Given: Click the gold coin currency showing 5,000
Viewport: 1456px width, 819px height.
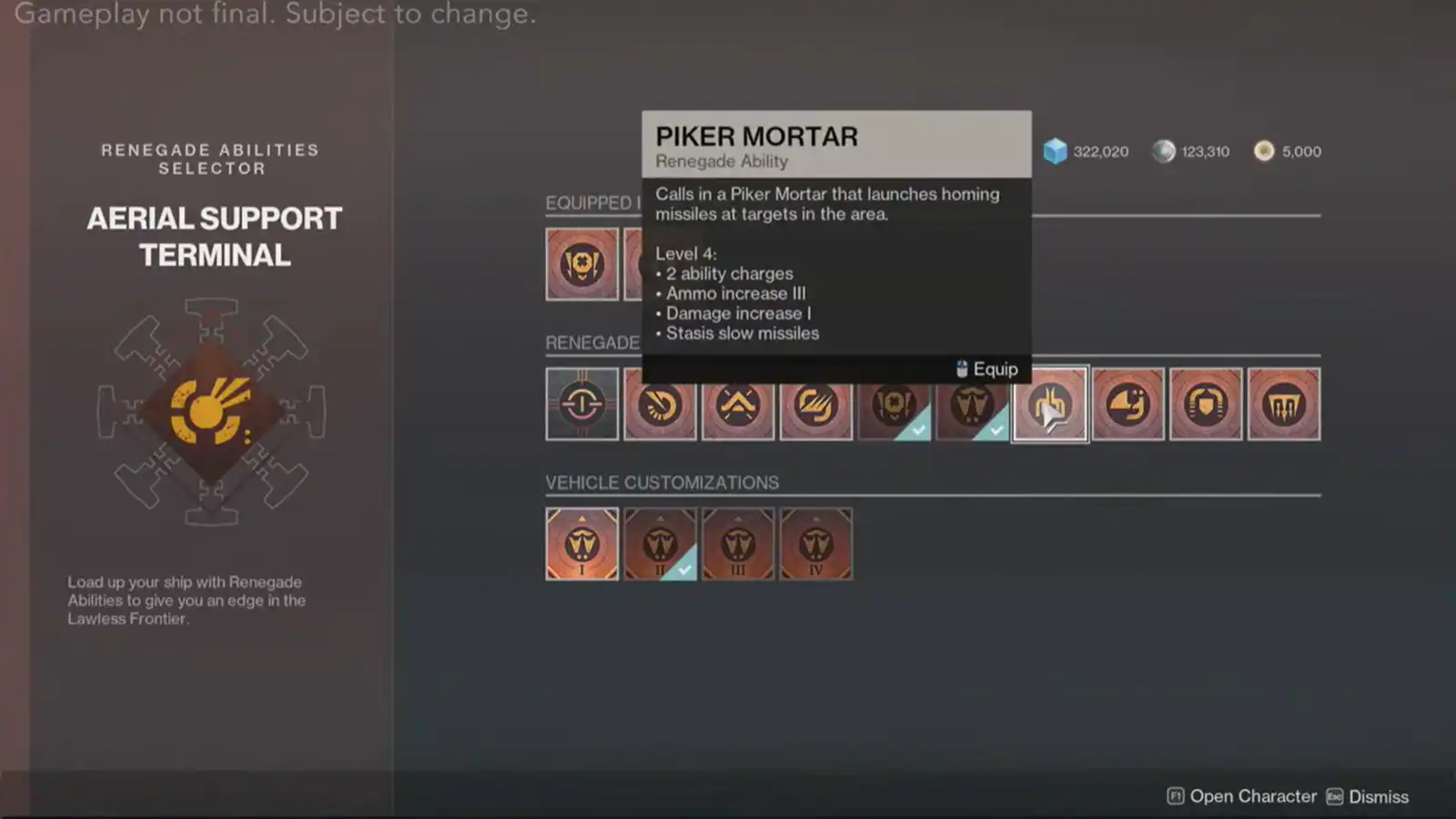Looking at the screenshot, I should point(1287,151).
